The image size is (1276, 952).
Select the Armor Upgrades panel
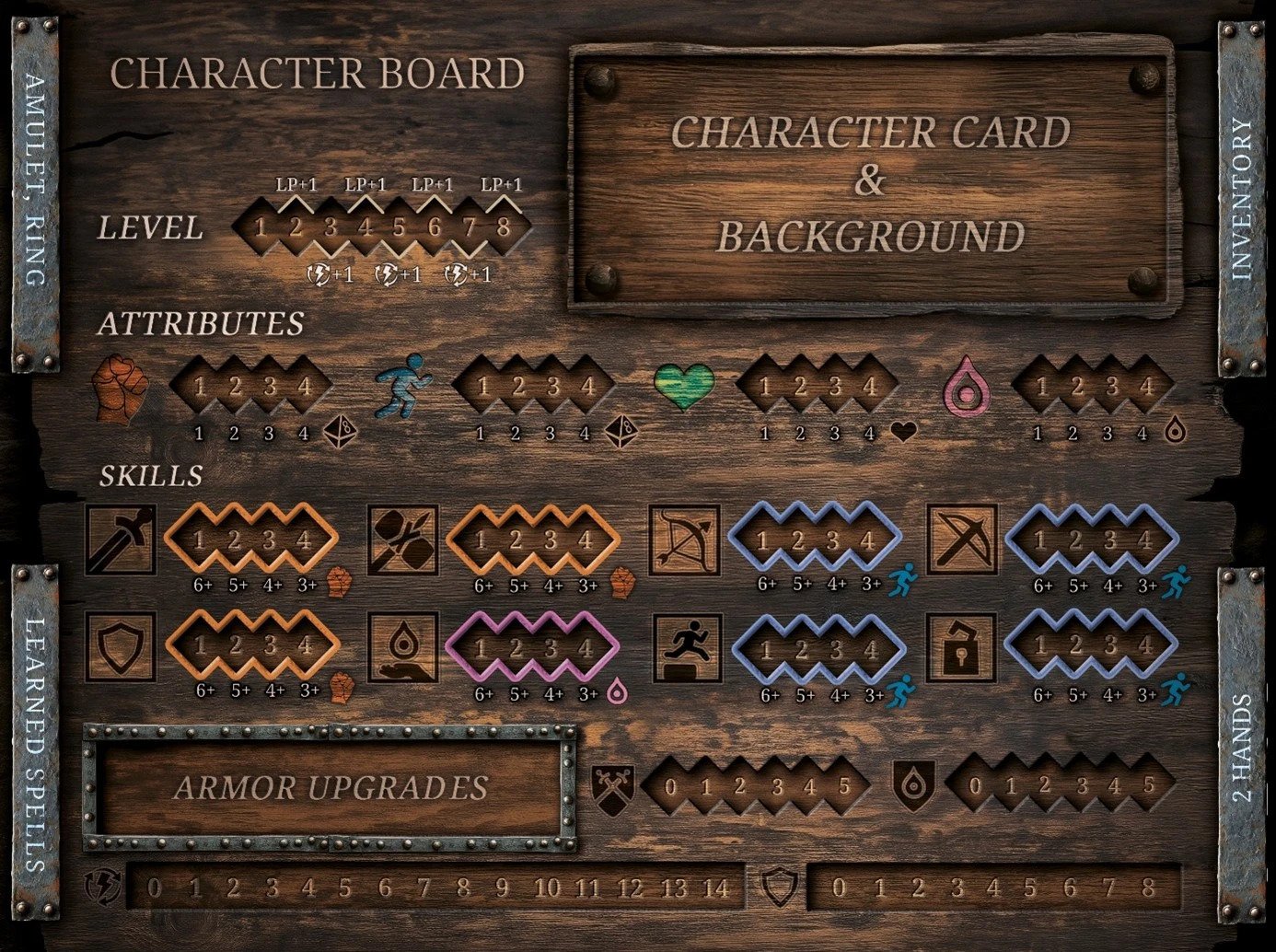(x=331, y=788)
